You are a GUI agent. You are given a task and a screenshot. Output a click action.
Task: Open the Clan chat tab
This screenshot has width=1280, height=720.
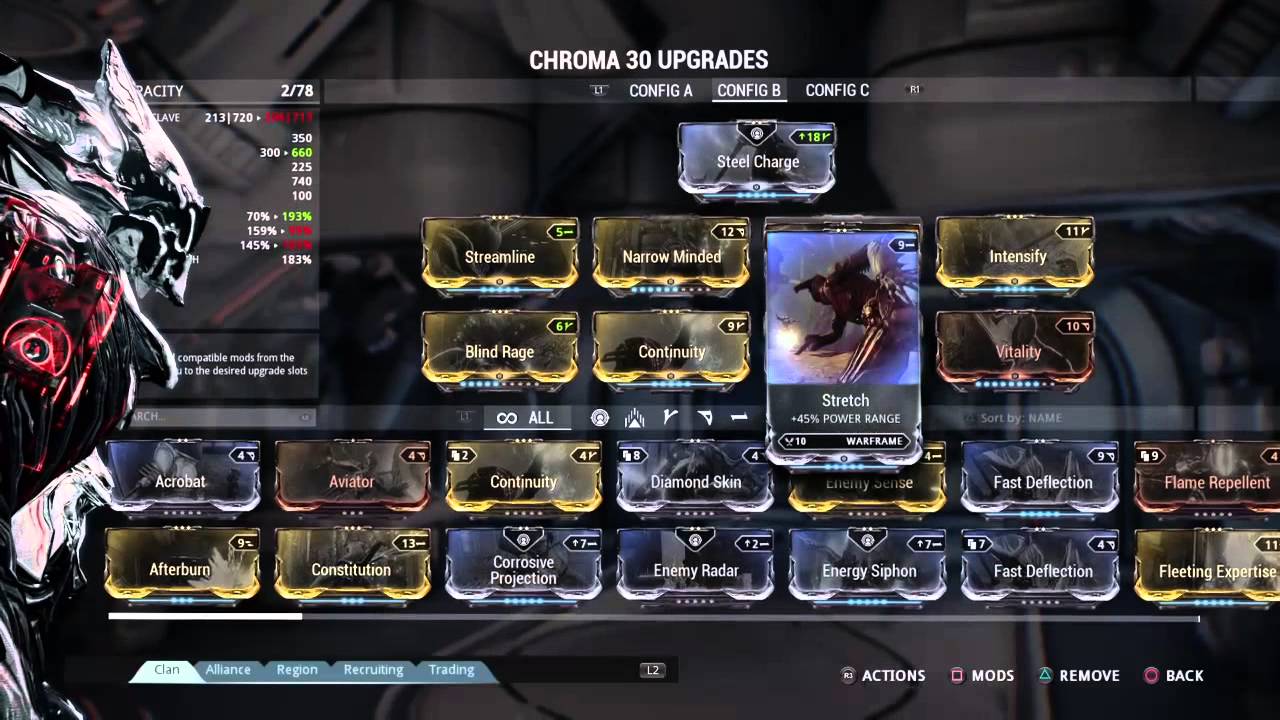pyautogui.click(x=167, y=670)
